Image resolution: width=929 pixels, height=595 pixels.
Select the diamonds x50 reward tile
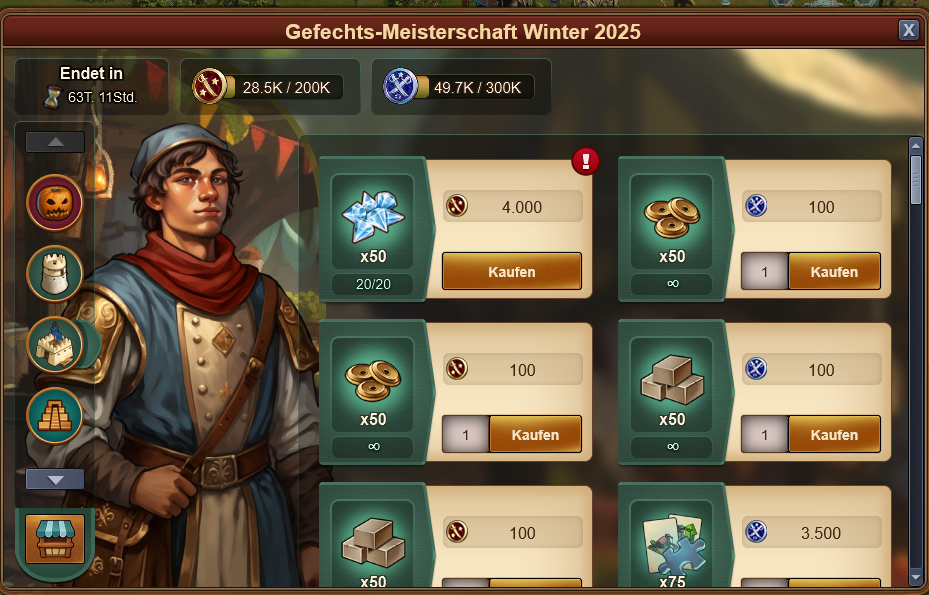373,220
